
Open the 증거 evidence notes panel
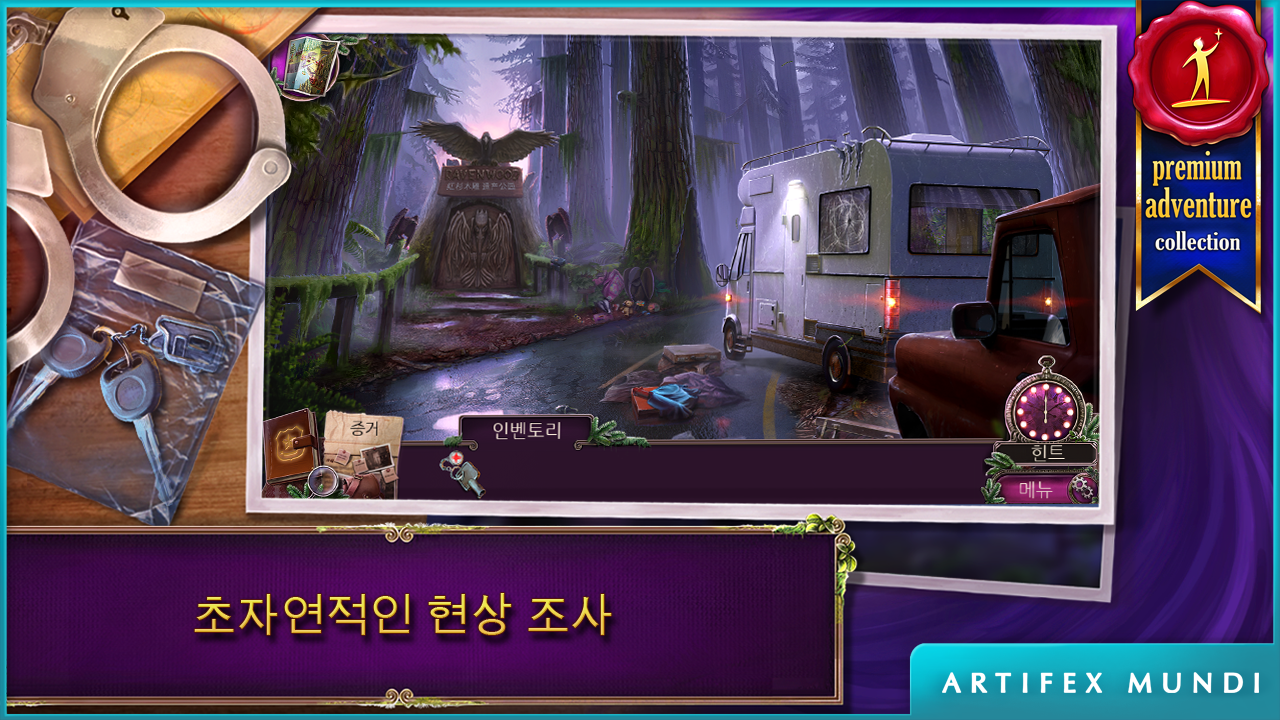click(363, 428)
